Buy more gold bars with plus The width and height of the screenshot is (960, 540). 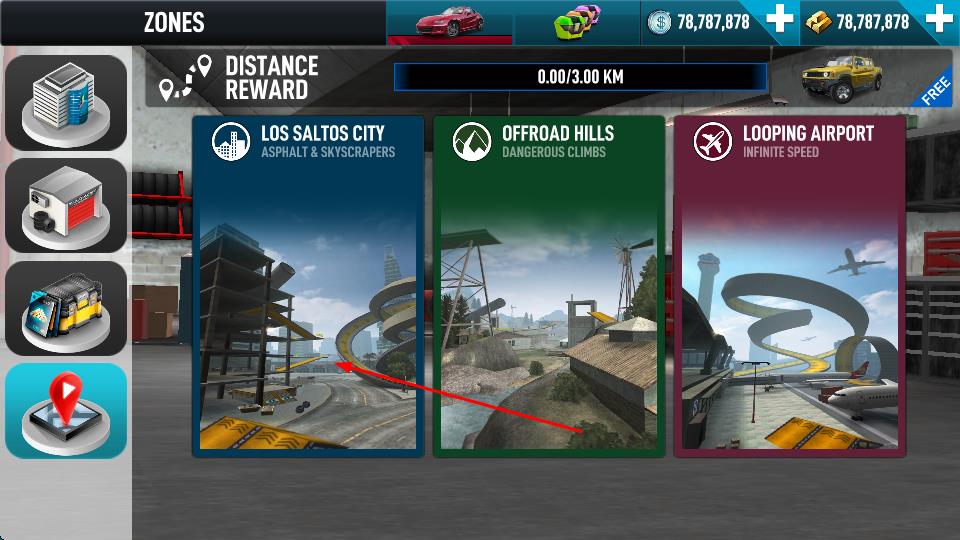938,21
